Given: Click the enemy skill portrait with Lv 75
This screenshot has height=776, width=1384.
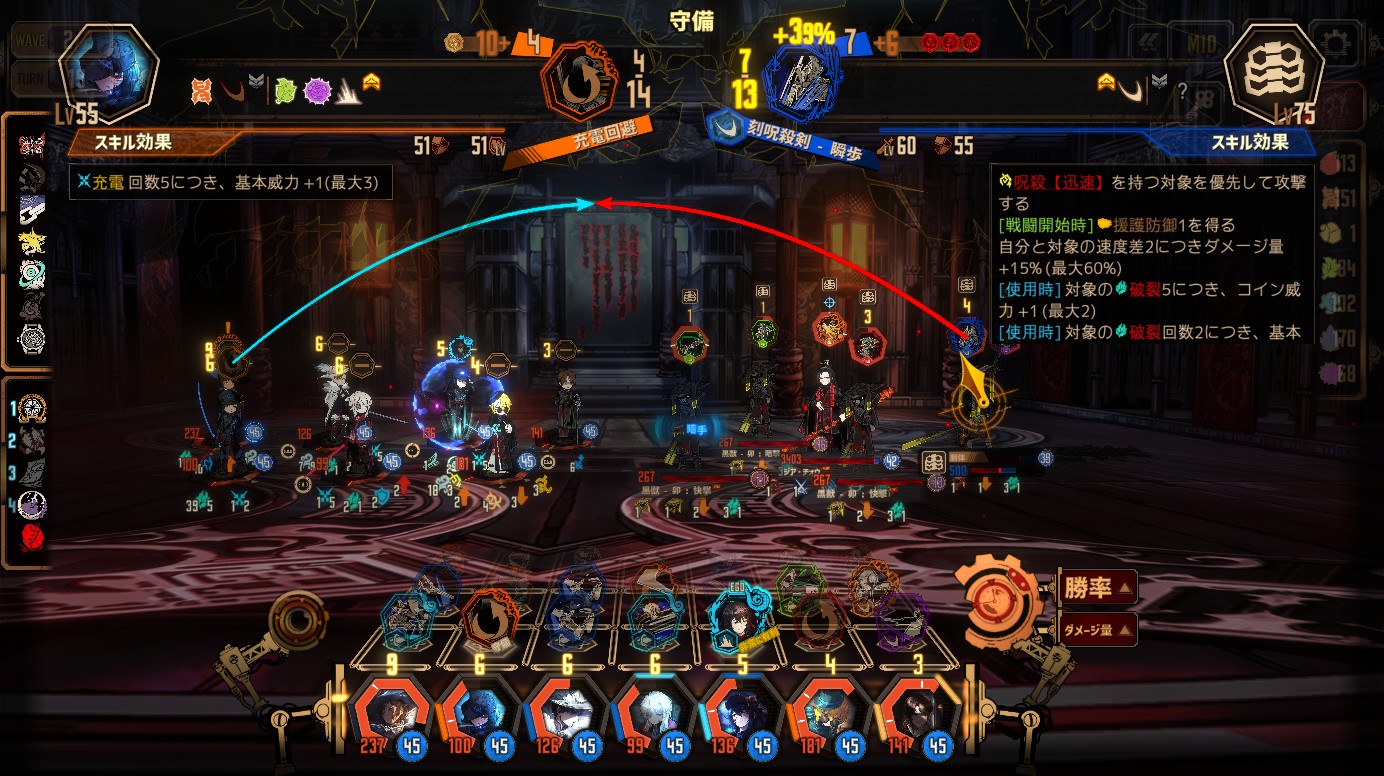Looking at the screenshot, I should pyautogui.click(x=1272, y=72).
